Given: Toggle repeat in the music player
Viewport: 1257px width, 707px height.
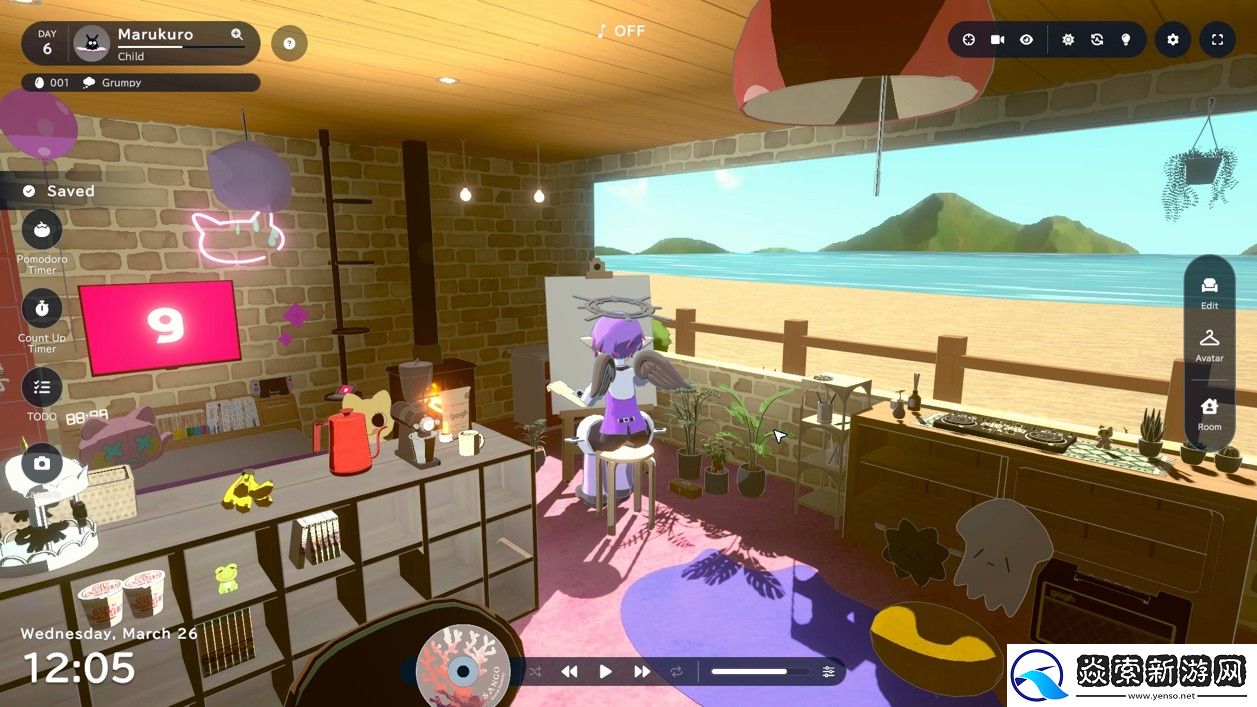Looking at the screenshot, I should (677, 672).
